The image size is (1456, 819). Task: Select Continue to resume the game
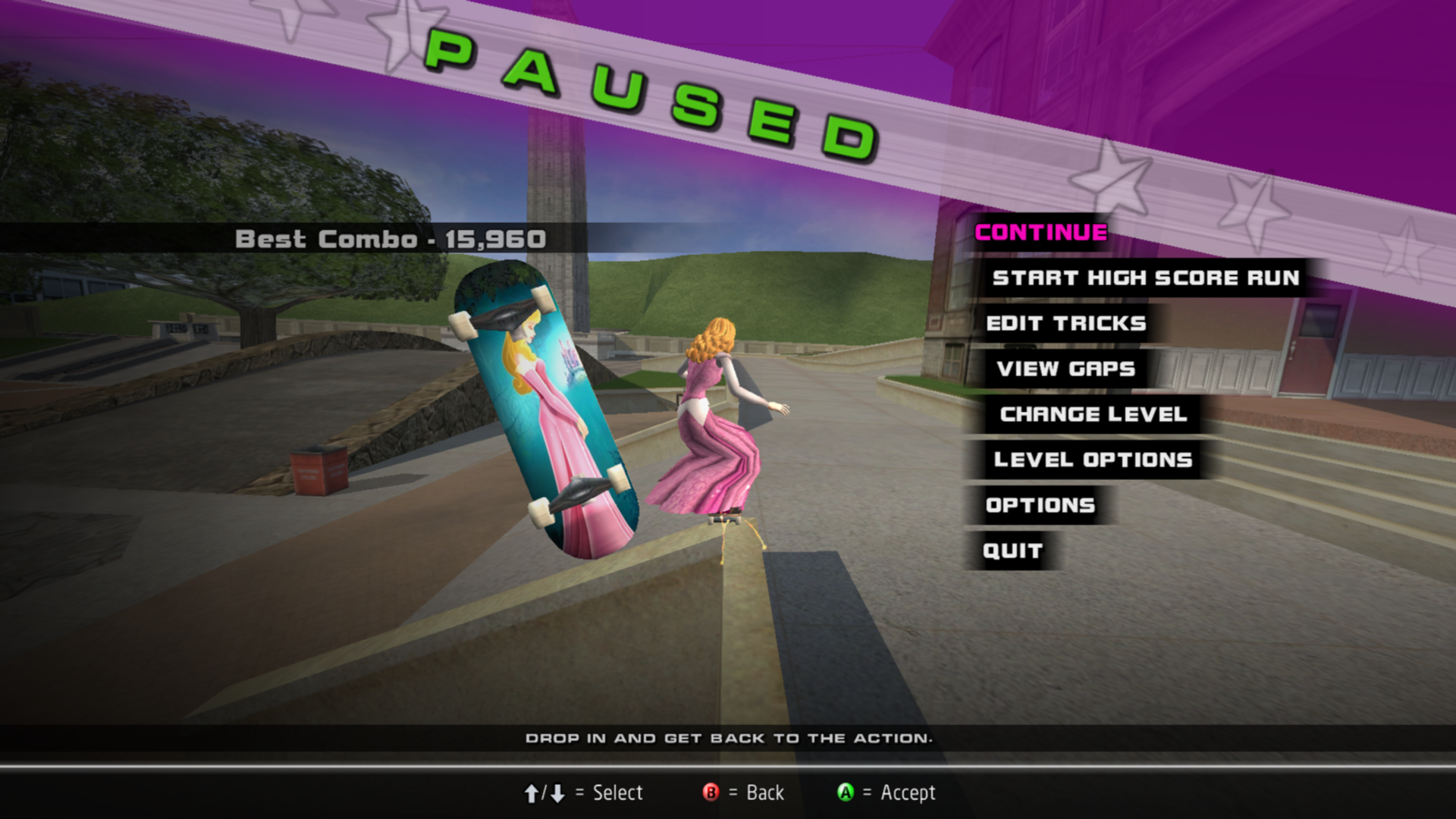tap(1040, 233)
